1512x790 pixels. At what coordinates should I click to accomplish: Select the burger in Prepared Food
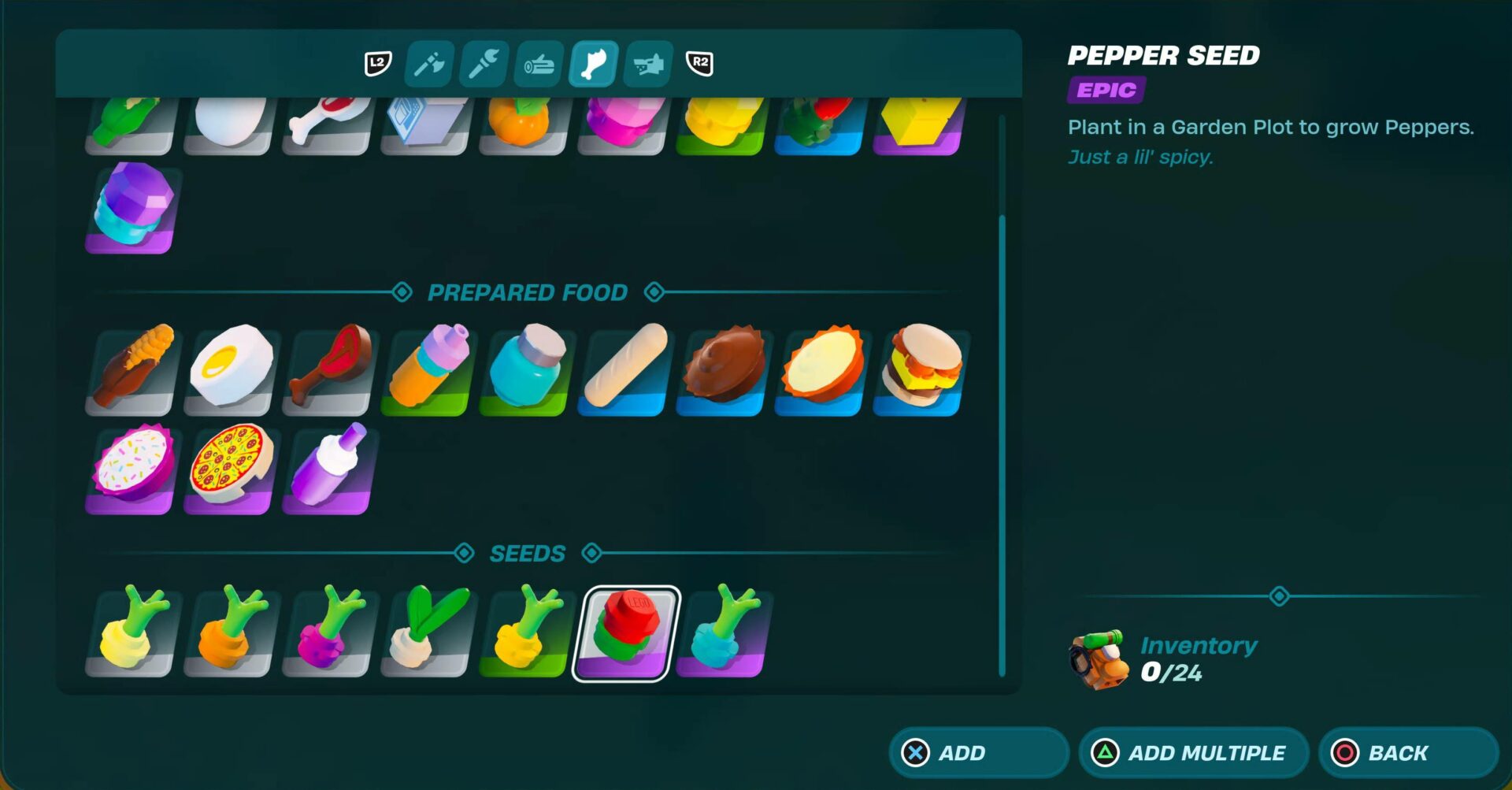[917, 370]
